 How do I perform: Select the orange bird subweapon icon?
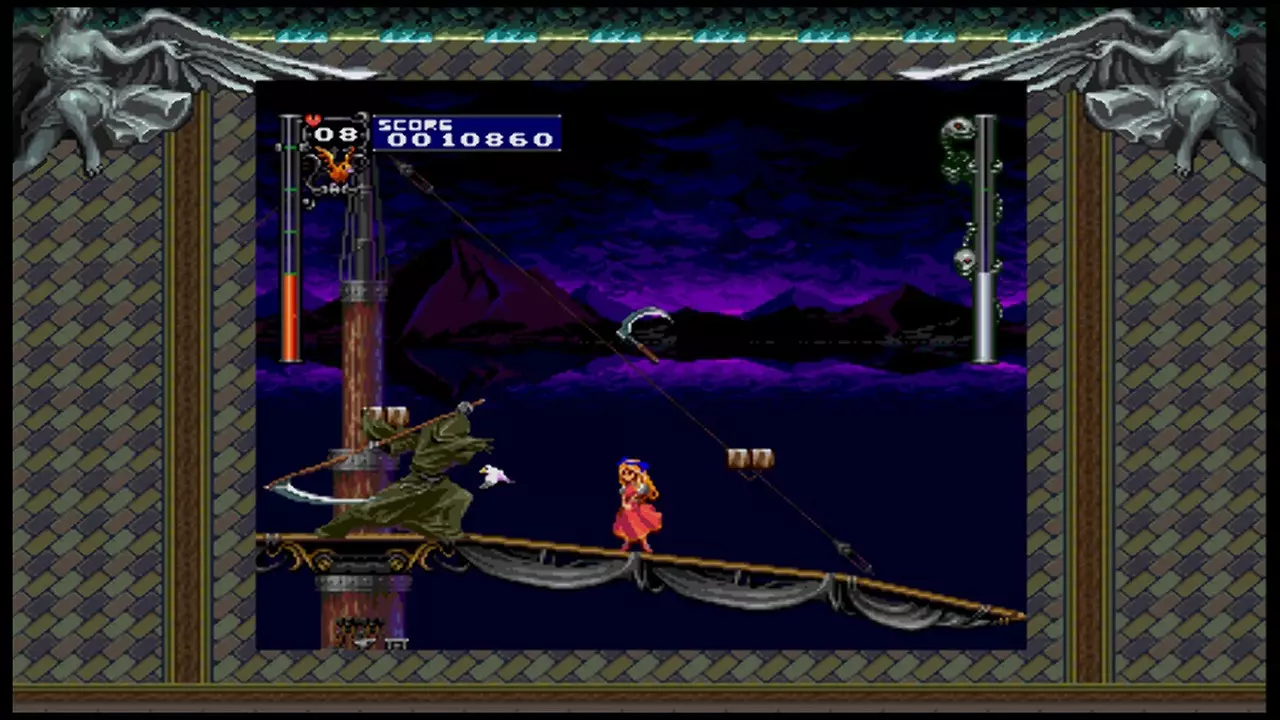(337, 163)
